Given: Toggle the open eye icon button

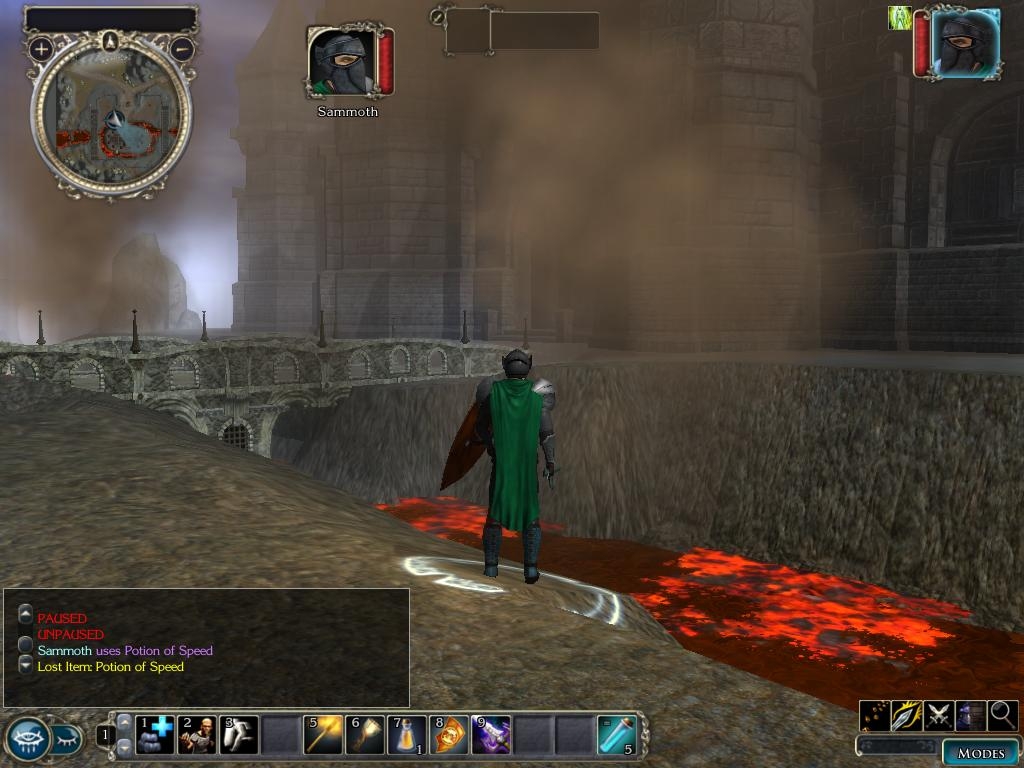Looking at the screenshot, I should (x=27, y=739).
